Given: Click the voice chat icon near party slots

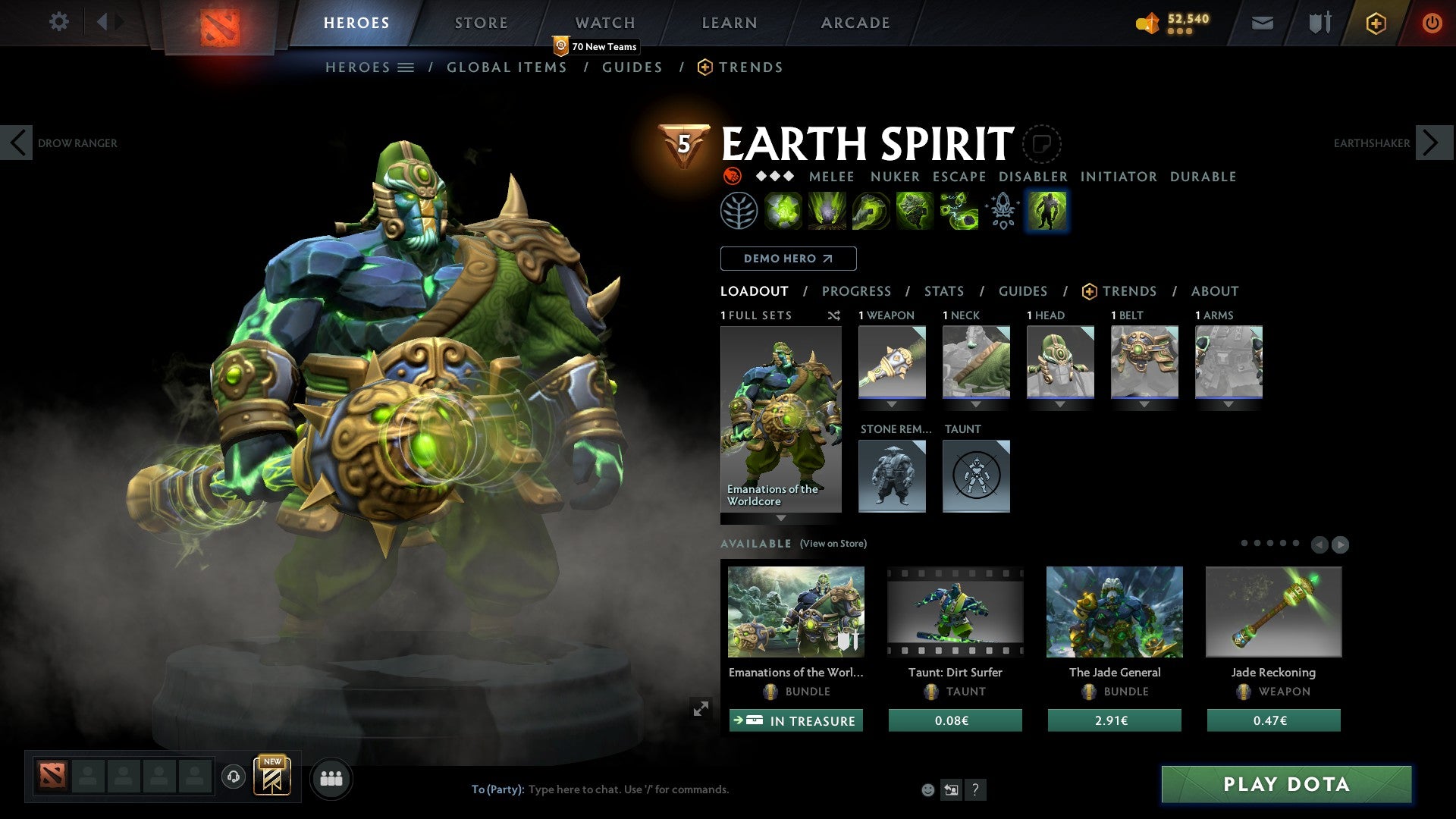Looking at the screenshot, I should pos(234,778).
